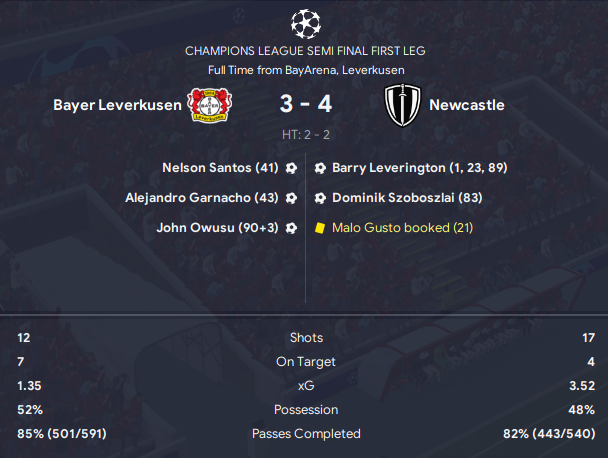Select scorer Alejandro Garnacho

tap(202, 198)
